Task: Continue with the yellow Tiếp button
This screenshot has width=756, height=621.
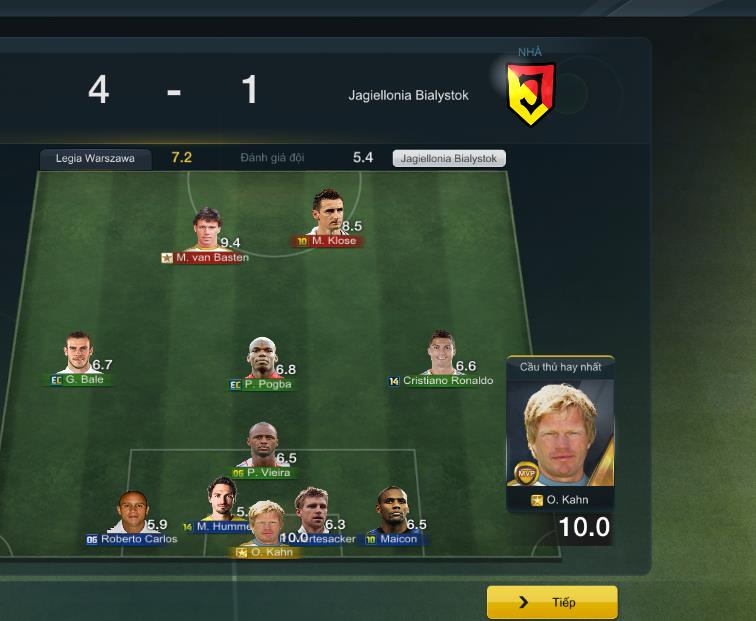Action: [x=552, y=603]
